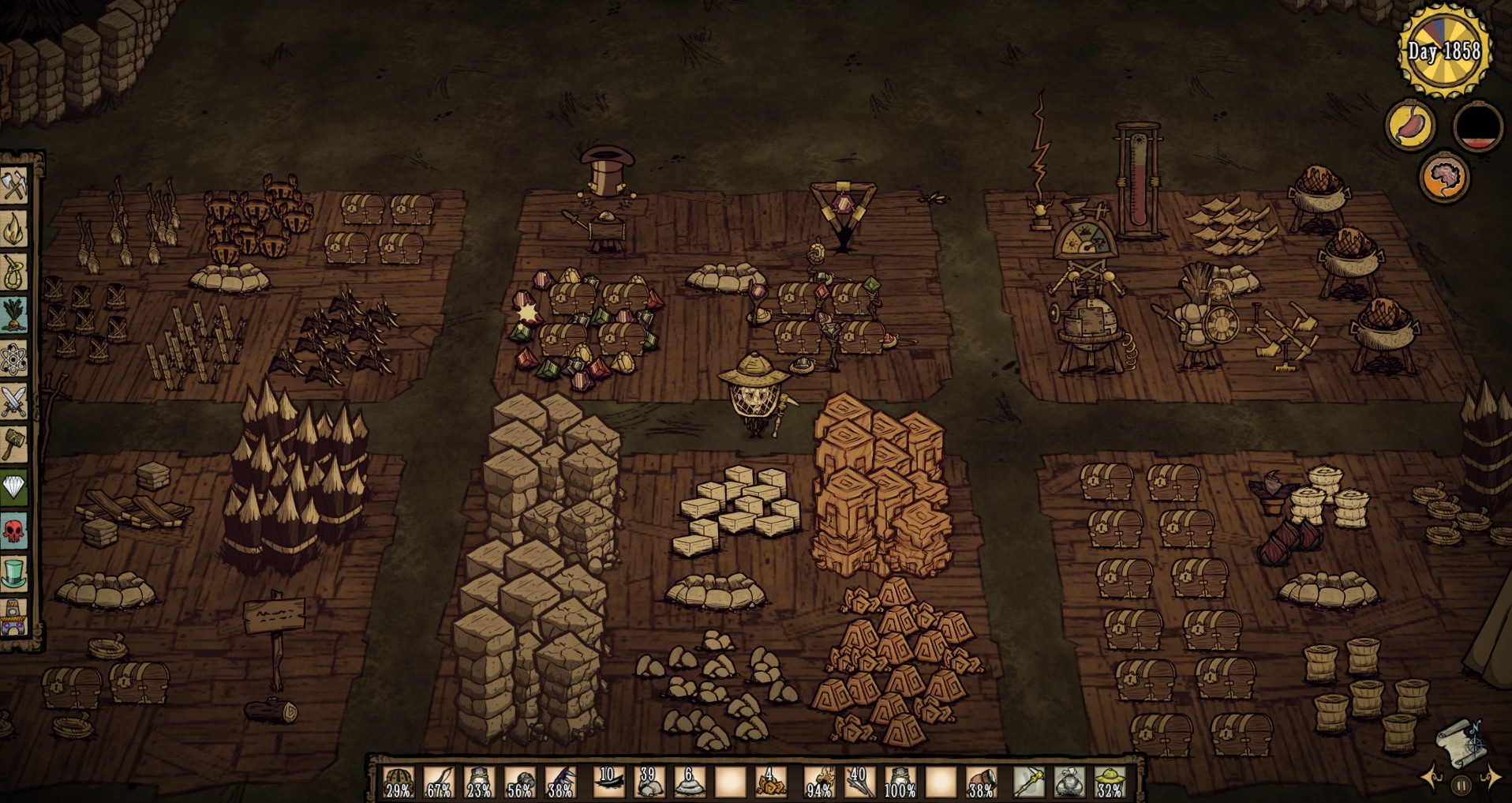Viewport: 1512px width, 803px height.
Task: Select the stack of 4 gold nuggets
Action: click(x=771, y=782)
